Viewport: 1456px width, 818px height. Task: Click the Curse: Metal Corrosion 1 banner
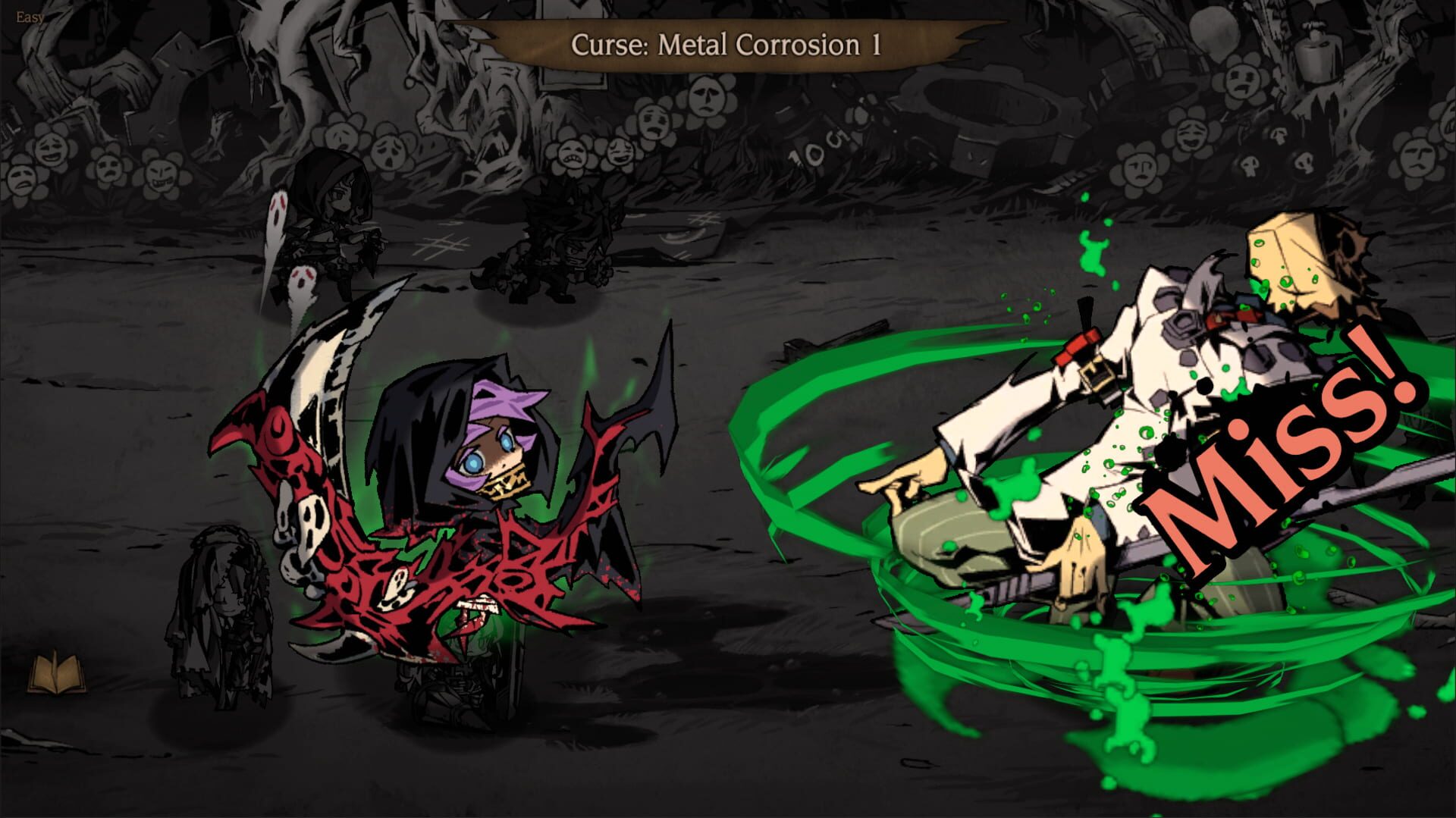point(724,45)
